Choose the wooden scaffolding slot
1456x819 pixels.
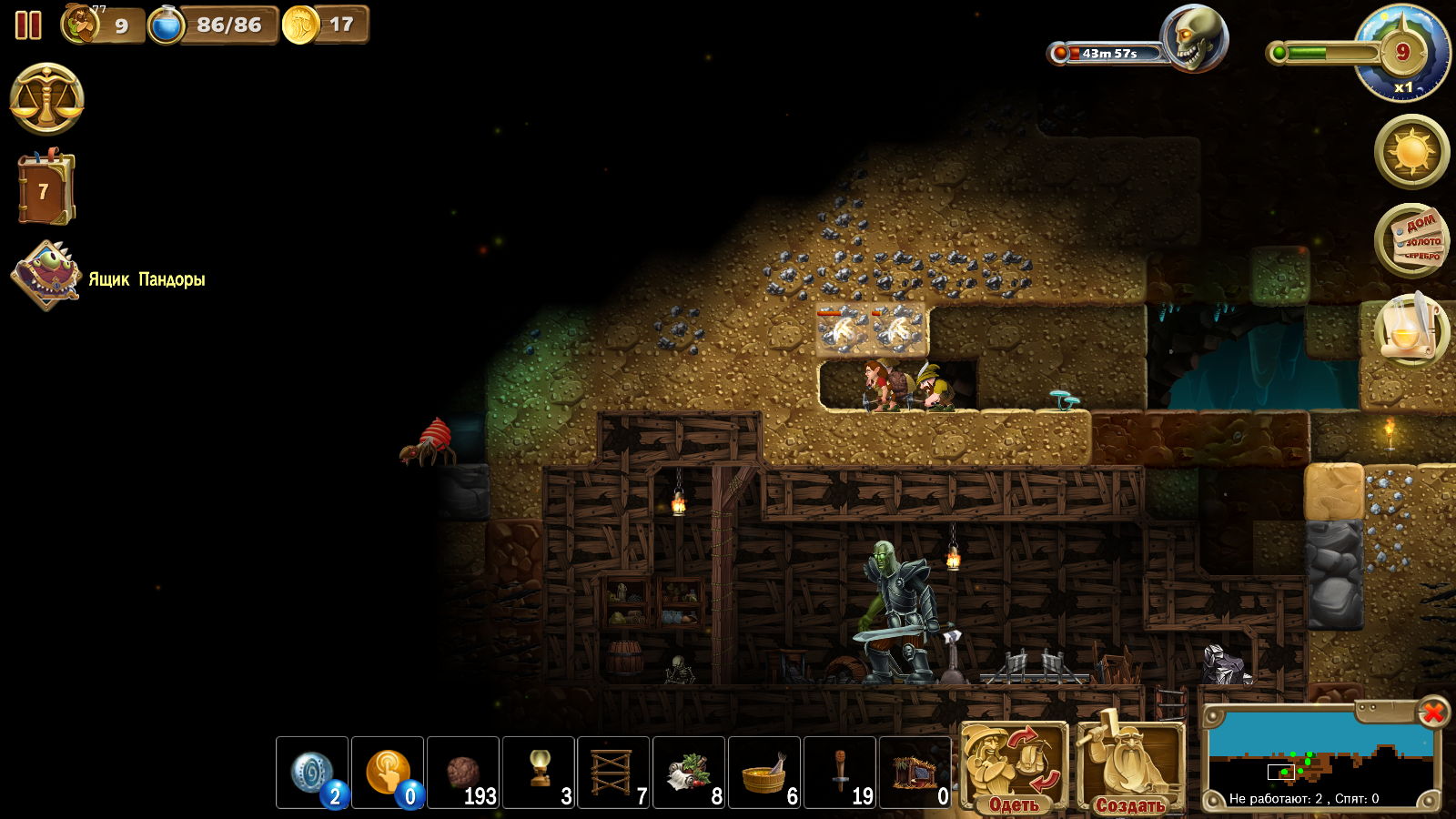(614, 773)
